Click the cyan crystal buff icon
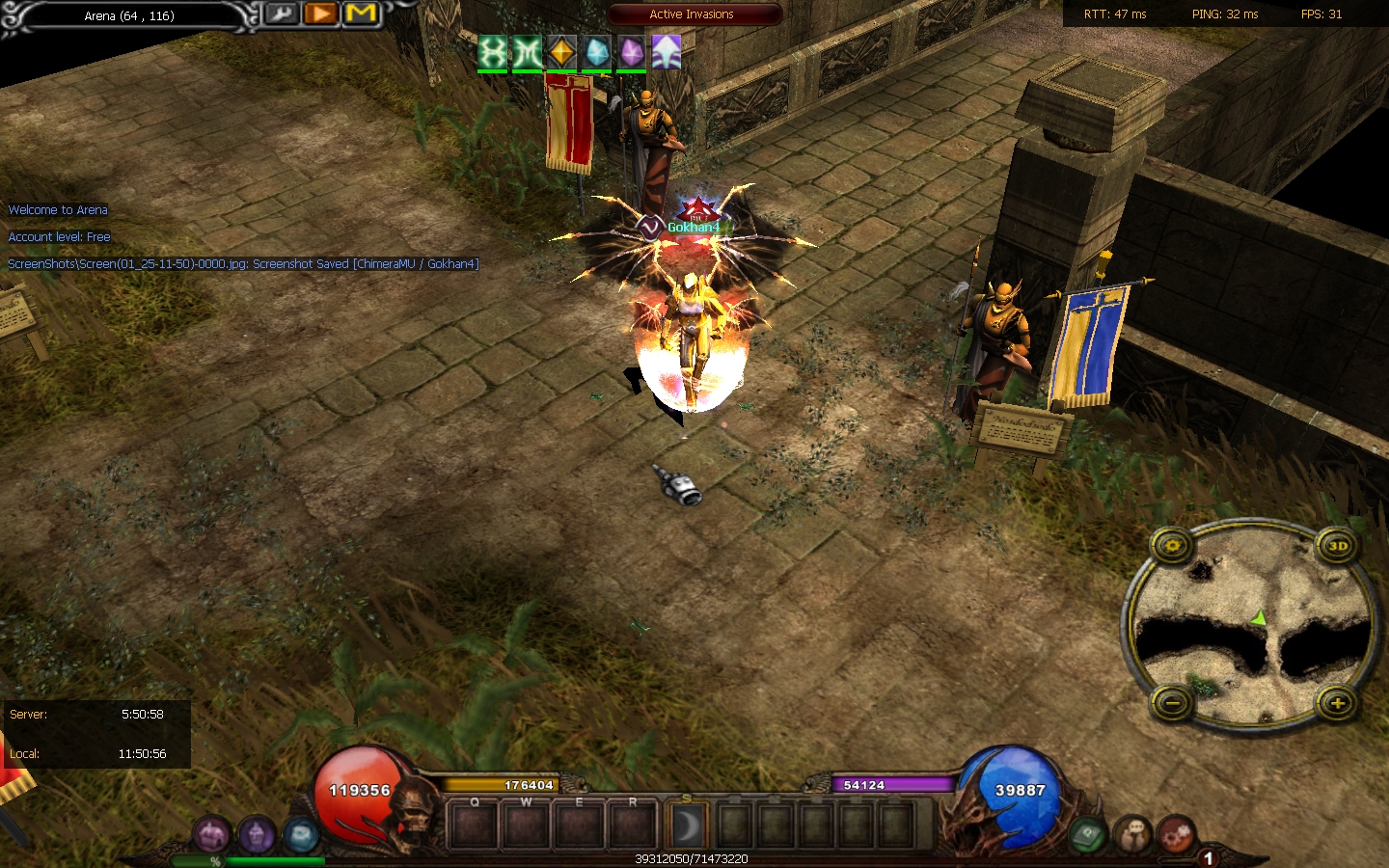 (x=597, y=52)
